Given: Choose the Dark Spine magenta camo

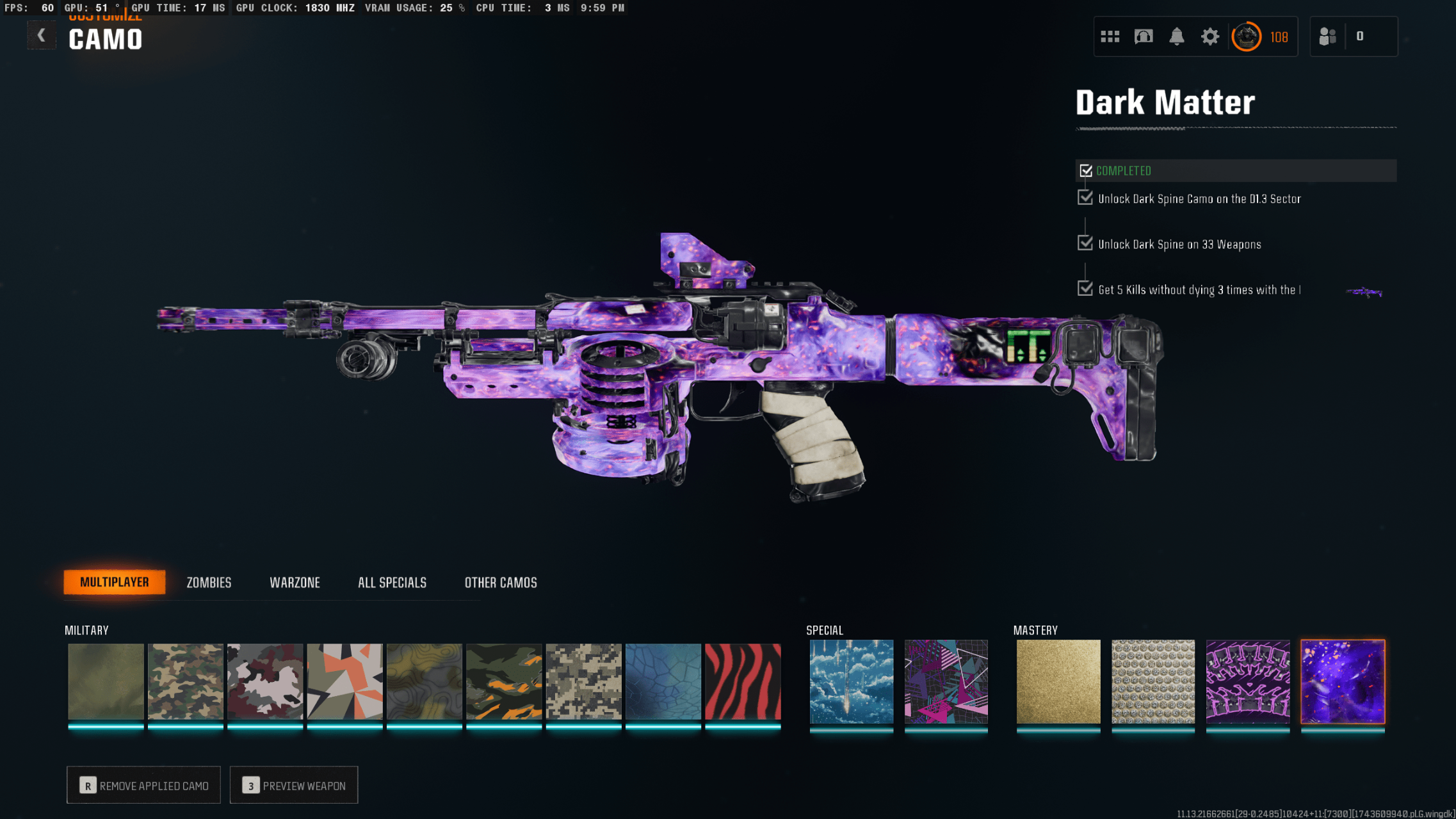Looking at the screenshot, I should coord(1248,682).
